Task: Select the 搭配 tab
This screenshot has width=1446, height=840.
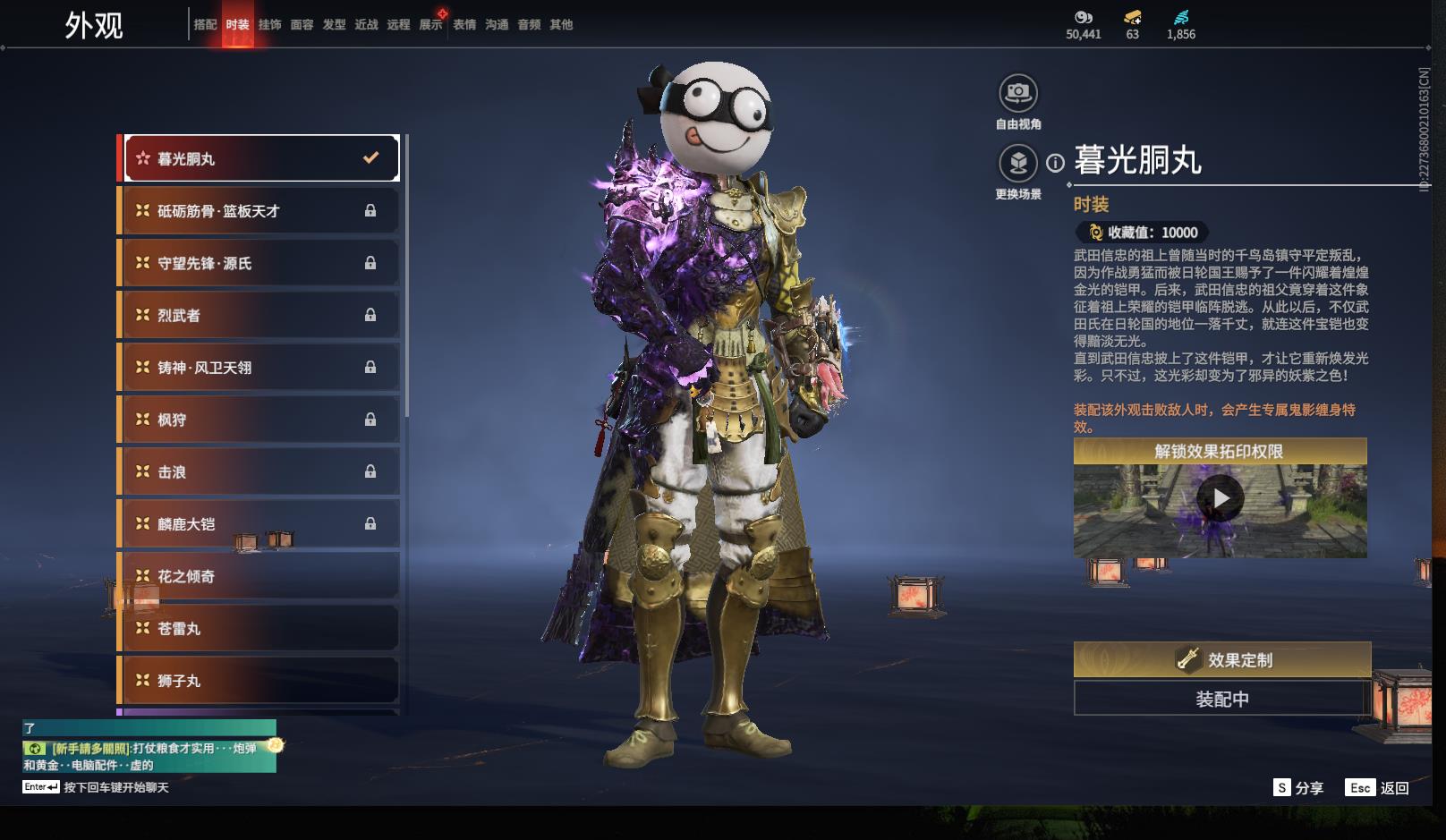Action: 205,25
